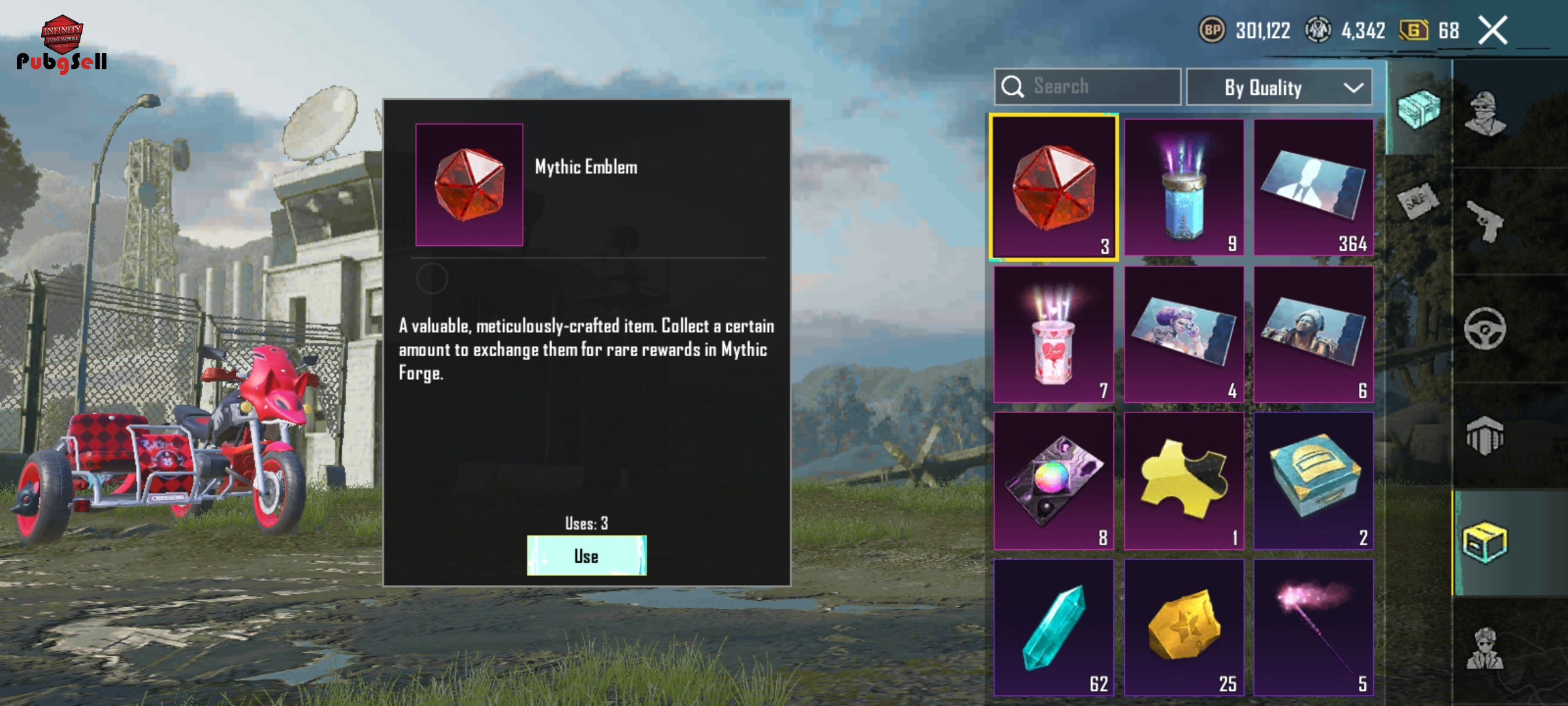Close the inventory screen

pos(1493,31)
